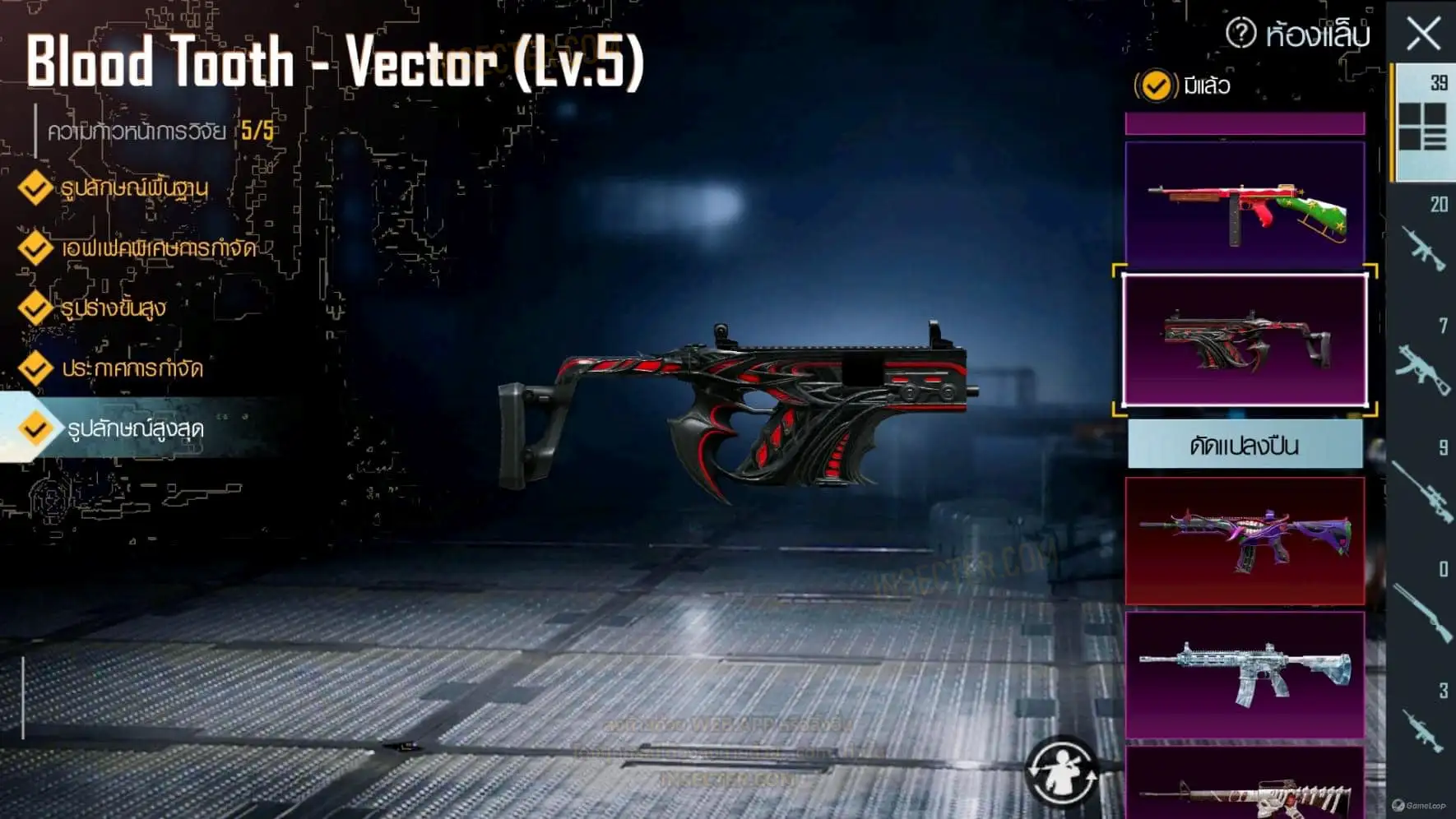Screen dimensions: 1456x819
Task: Open the machine gun category with 3
Action: point(1422,725)
